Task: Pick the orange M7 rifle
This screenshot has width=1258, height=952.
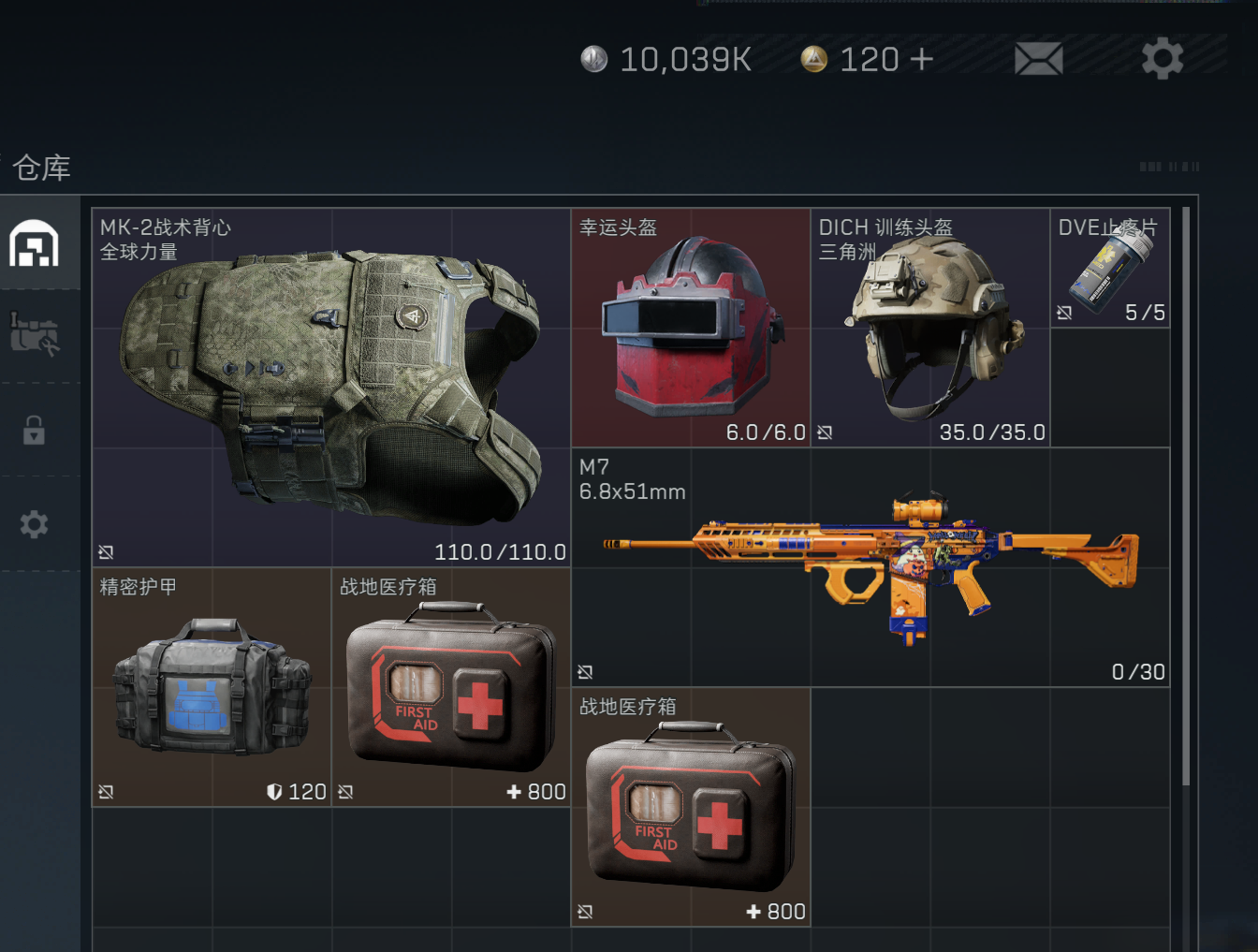Action: [x=870, y=567]
